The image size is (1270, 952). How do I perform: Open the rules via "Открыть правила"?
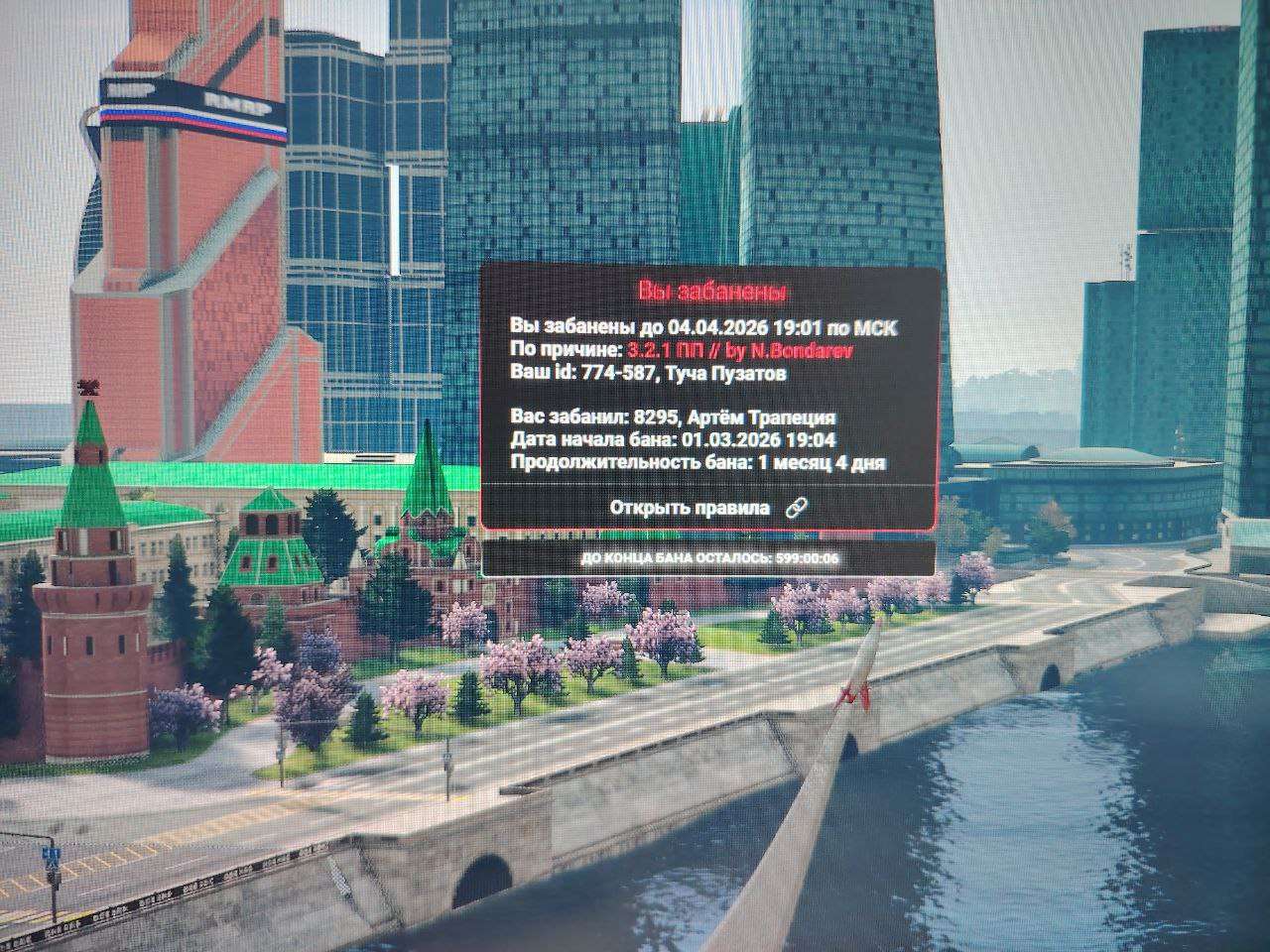708,508
